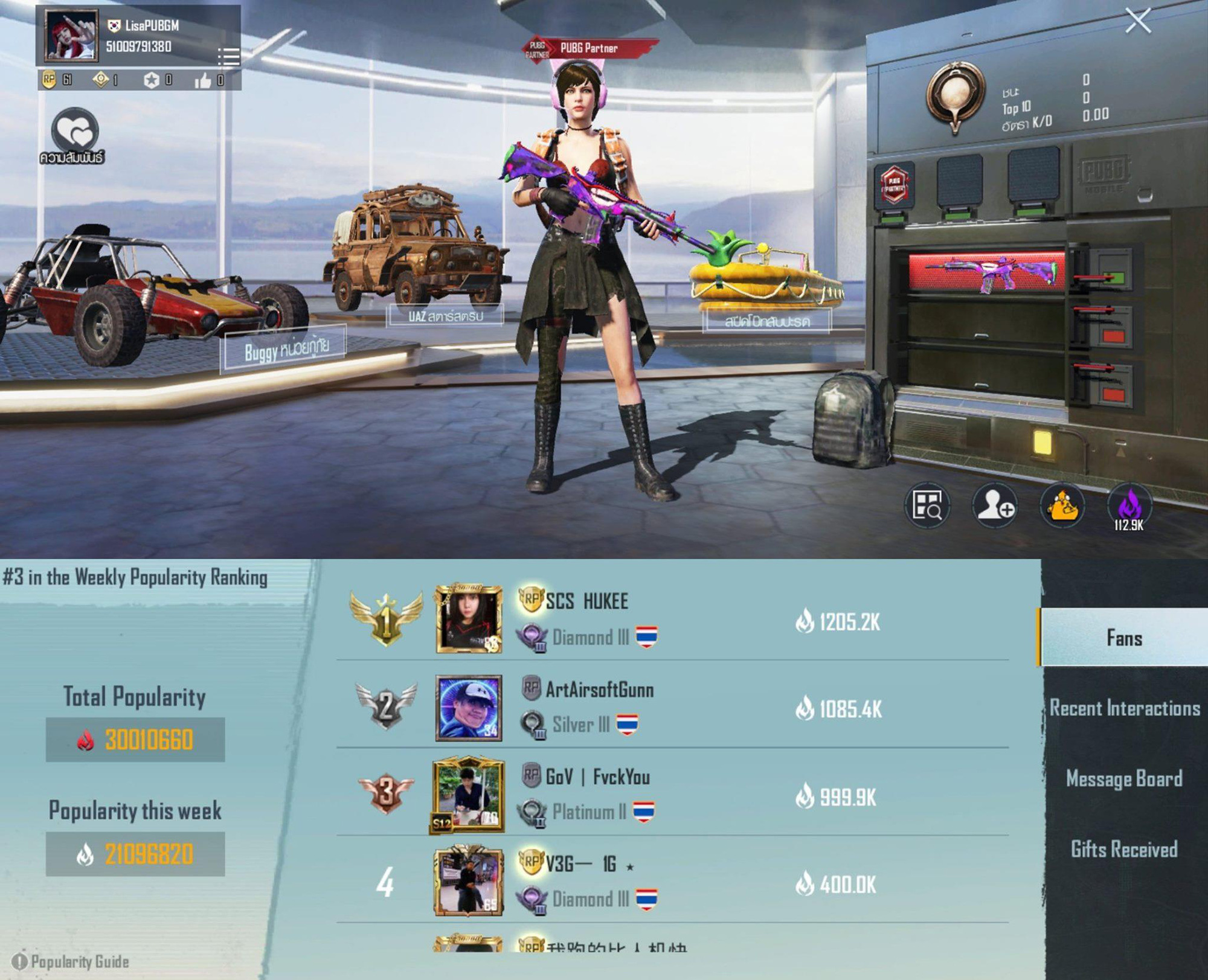Switch to the Fans tab

point(1123,638)
